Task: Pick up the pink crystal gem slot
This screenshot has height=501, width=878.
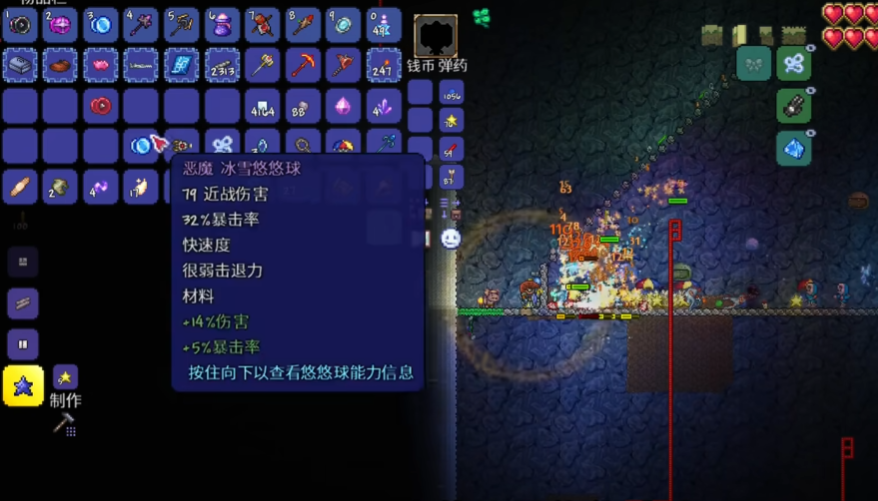Action: click(x=344, y=105)
